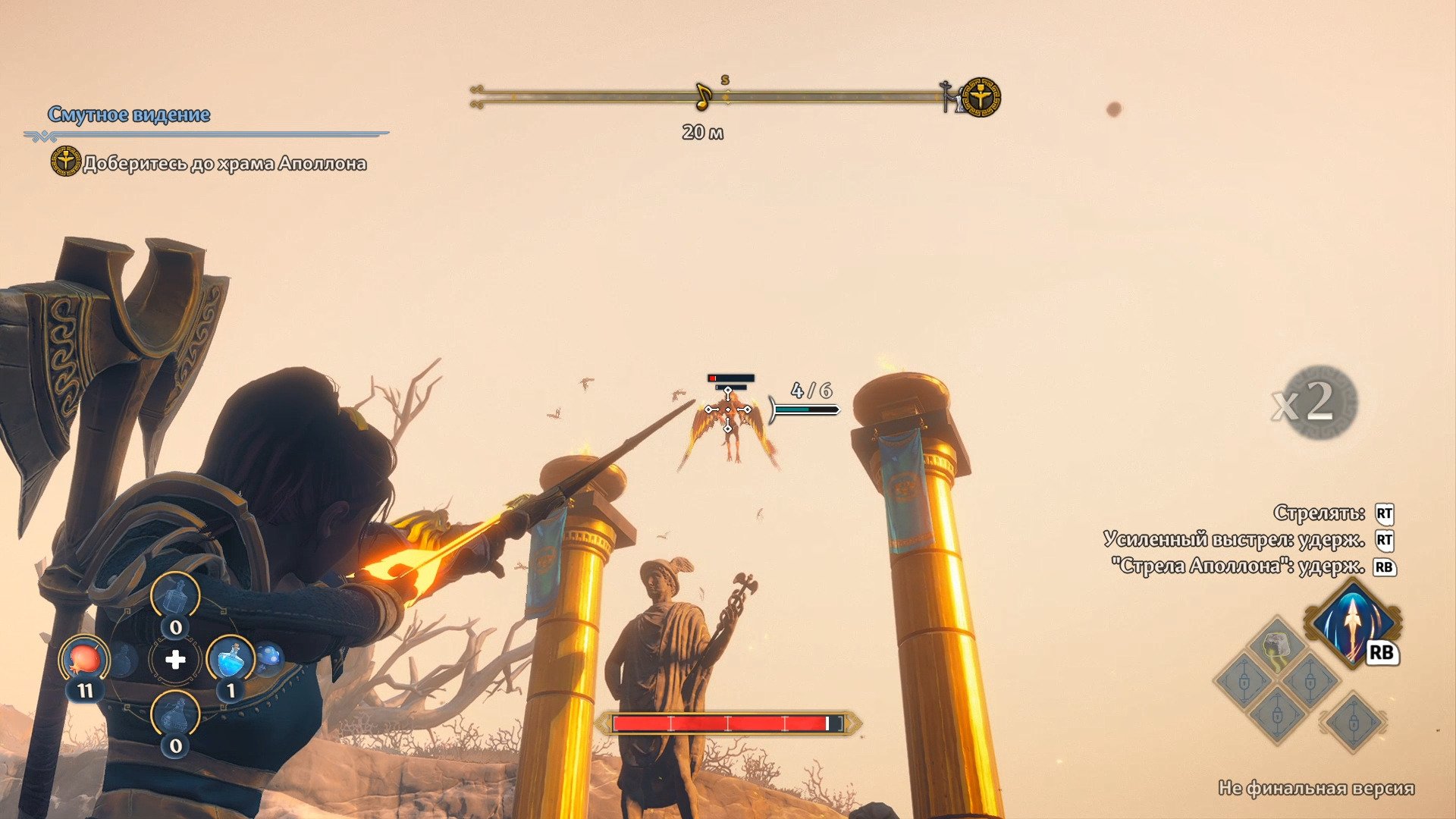
Task: Use the blue stamina potion
Action: tap(231, 658)
